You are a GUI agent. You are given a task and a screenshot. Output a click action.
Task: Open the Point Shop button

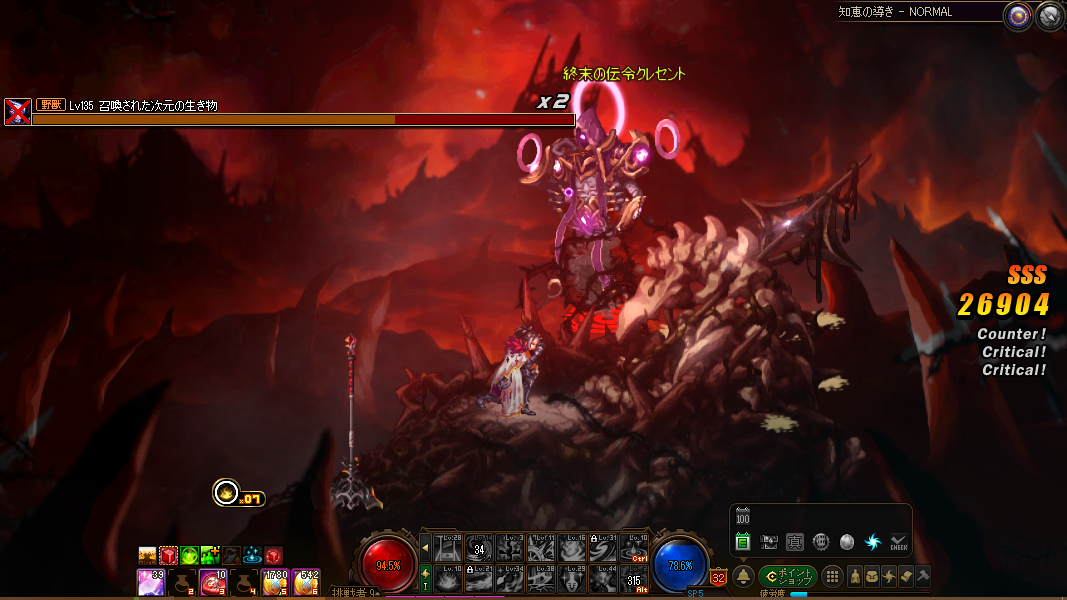788,577
